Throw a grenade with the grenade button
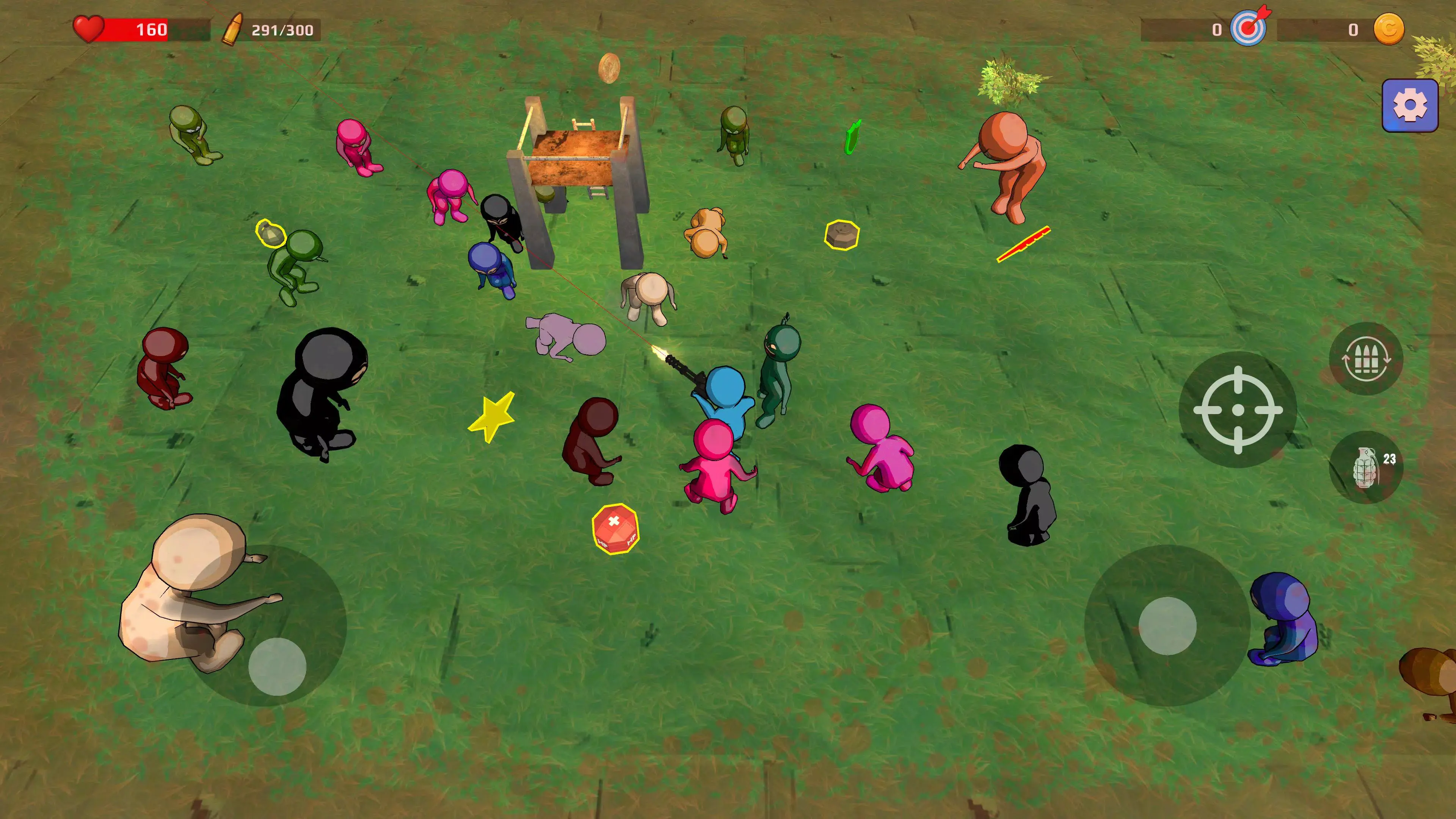1456x819 pixels. pos(1365,468)
